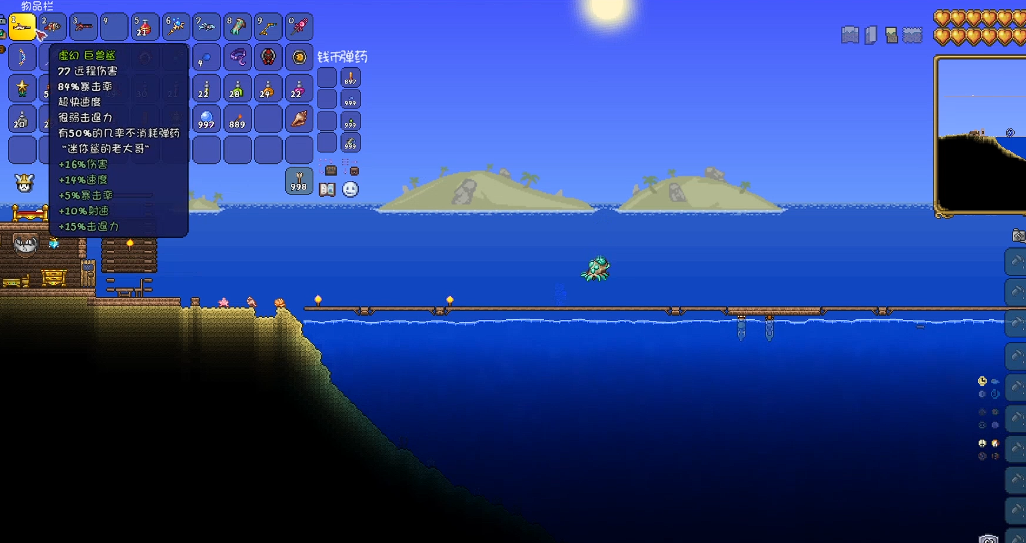Open the emote face bubble icon
The width and height of the screenshot is (1026, 543).
pyautogui.click(x=350, y=188)
